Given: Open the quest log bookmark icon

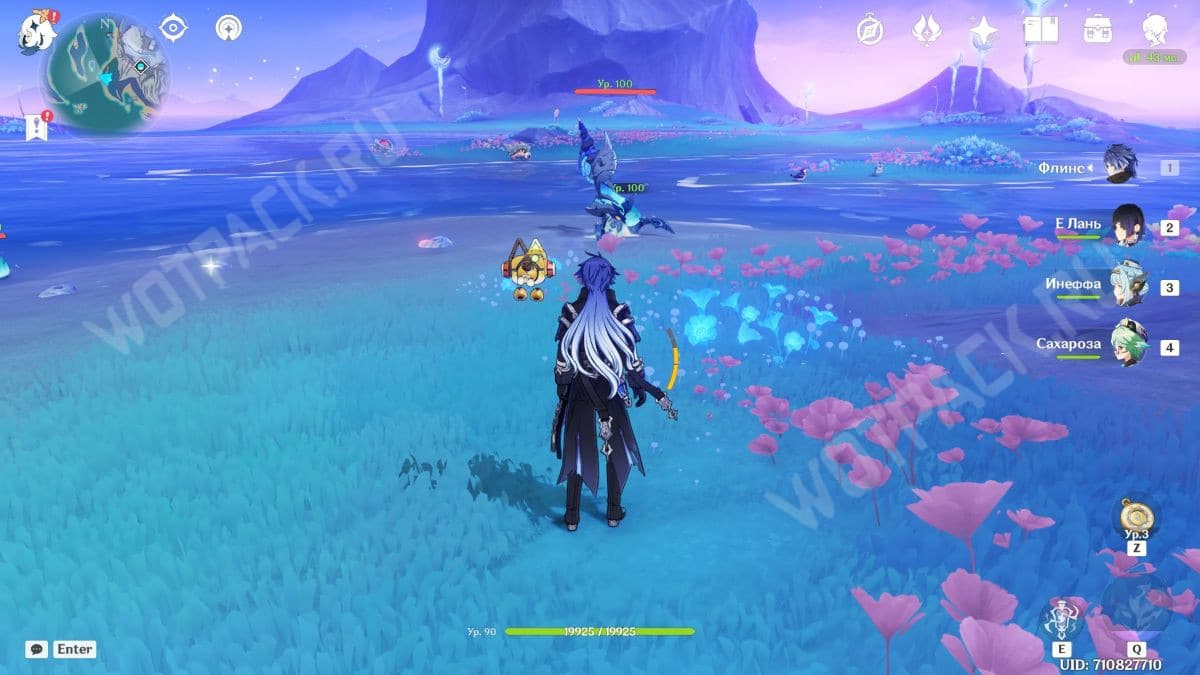Looking at the screenshot, I should coord(38,127).
